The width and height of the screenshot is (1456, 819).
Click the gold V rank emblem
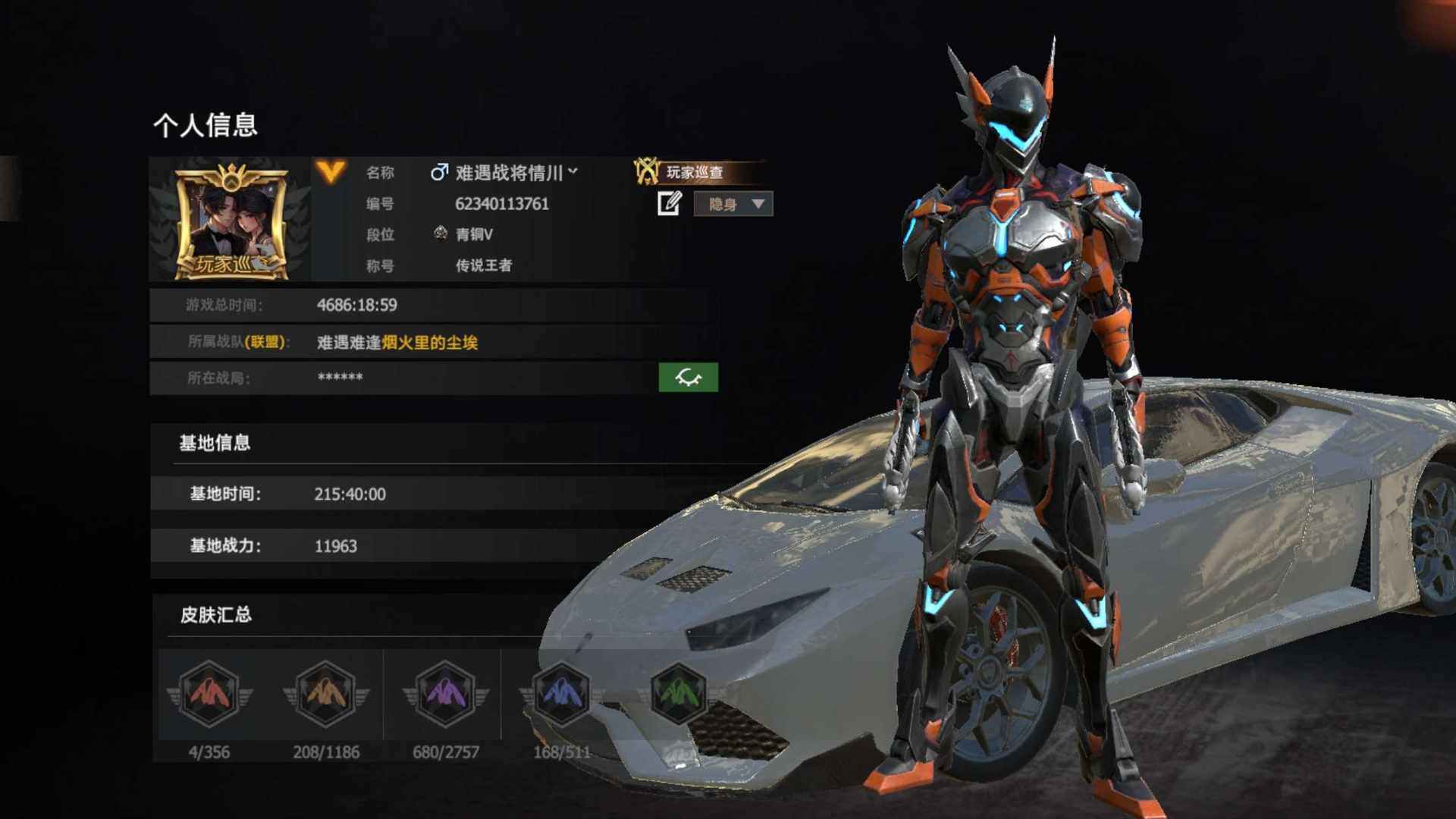(331, 172)
